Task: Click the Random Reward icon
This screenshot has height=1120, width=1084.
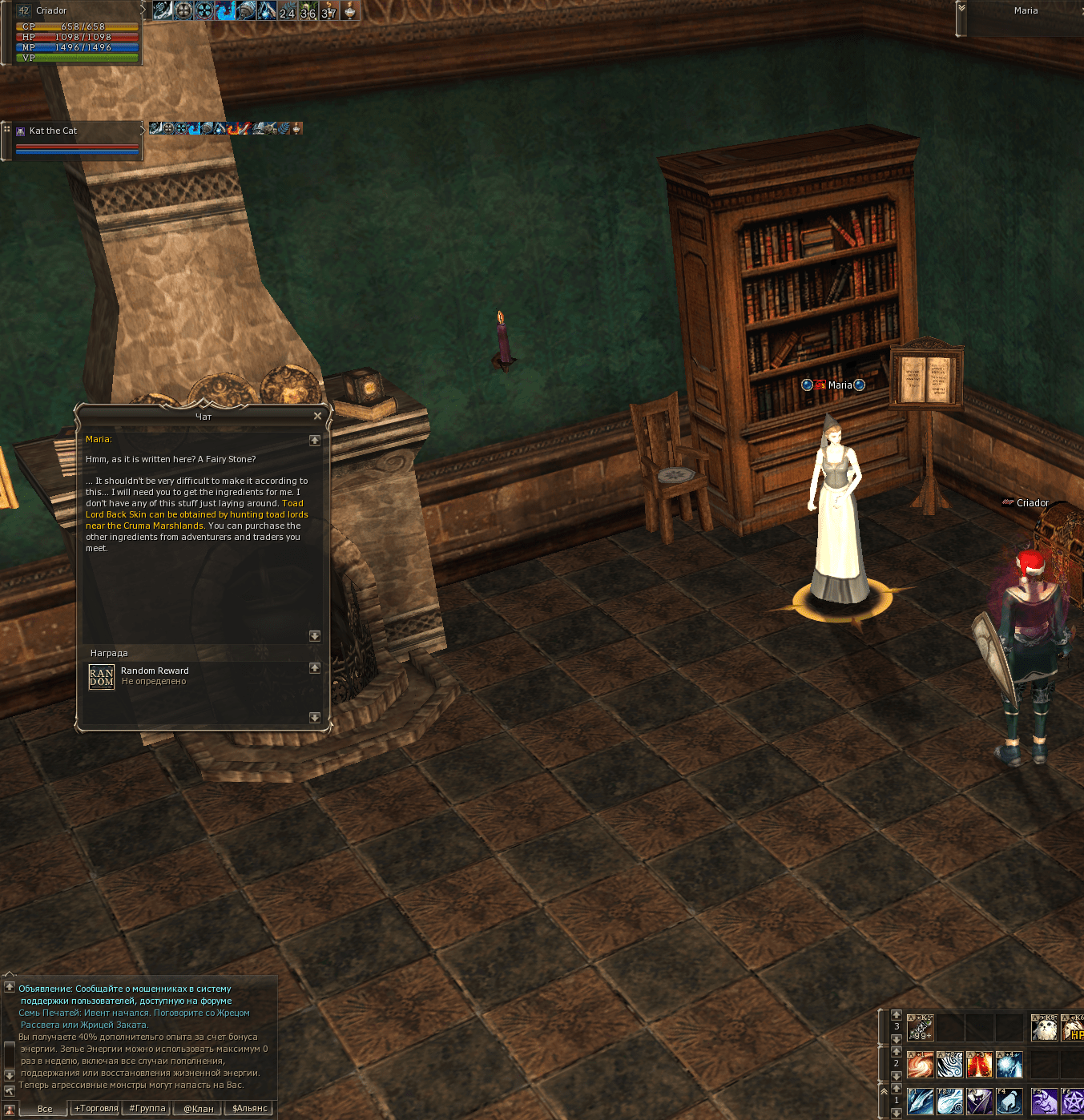Action: click(x=102, y=677)
